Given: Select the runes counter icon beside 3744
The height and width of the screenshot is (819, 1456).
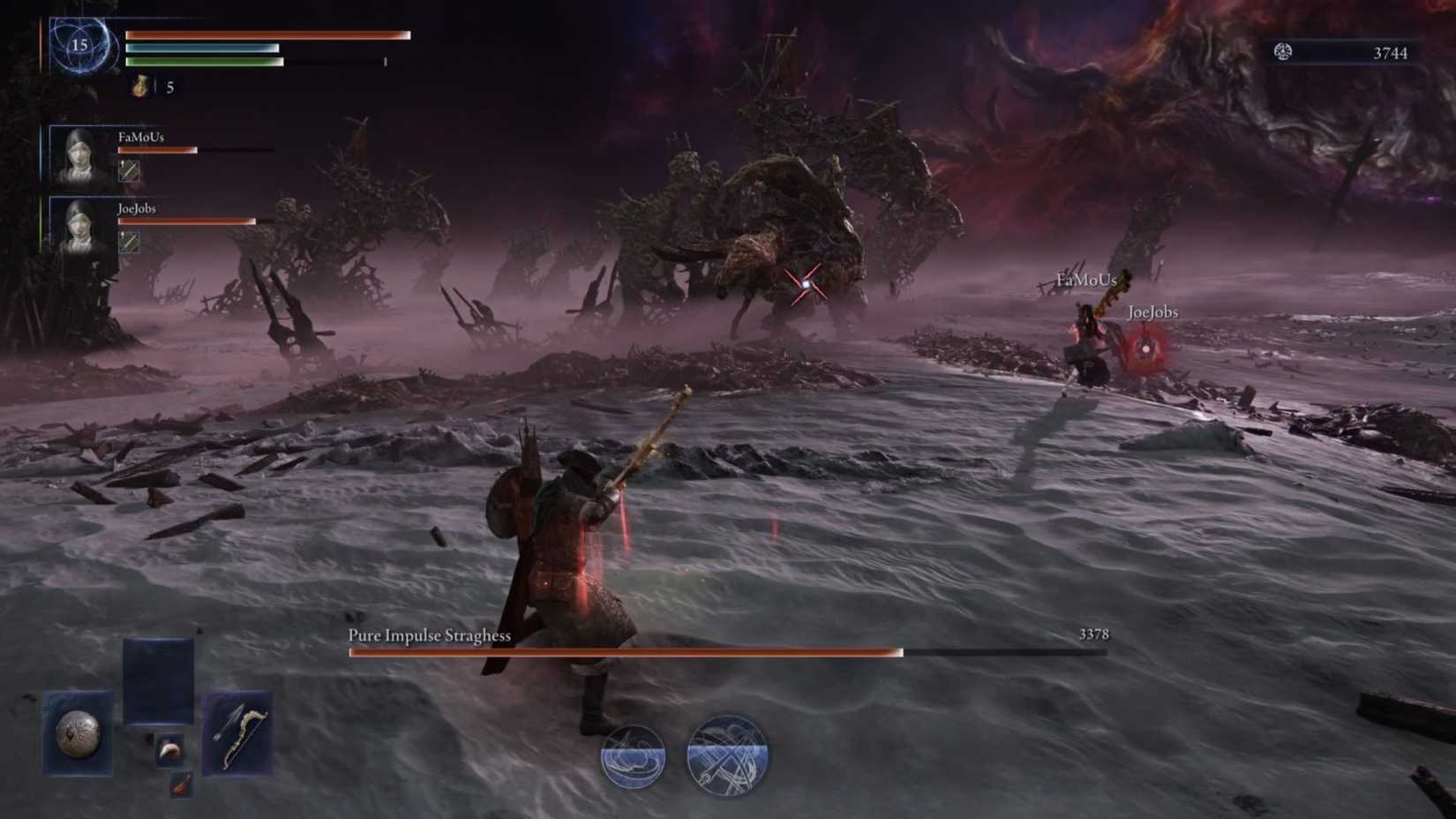Looking at the screenshot, I should [x=1284, y=53].
